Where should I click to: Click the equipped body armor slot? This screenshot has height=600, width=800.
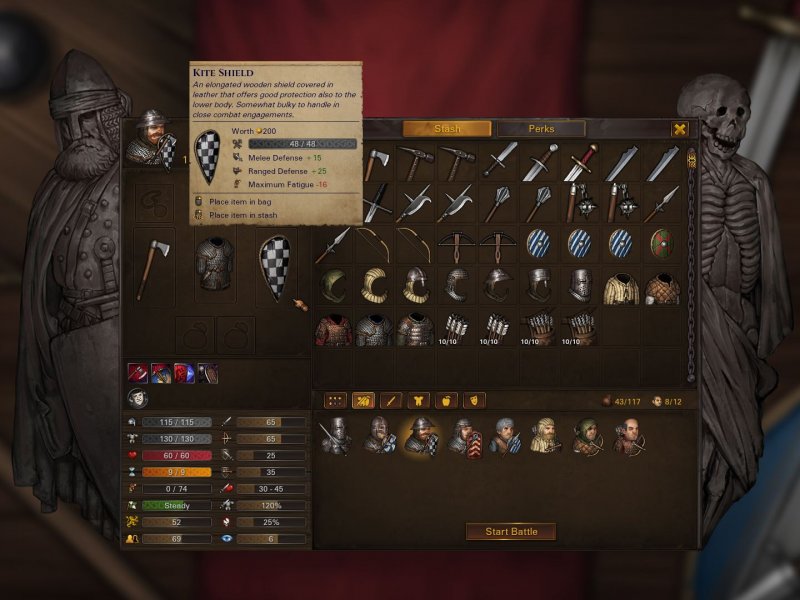point(214,267)
